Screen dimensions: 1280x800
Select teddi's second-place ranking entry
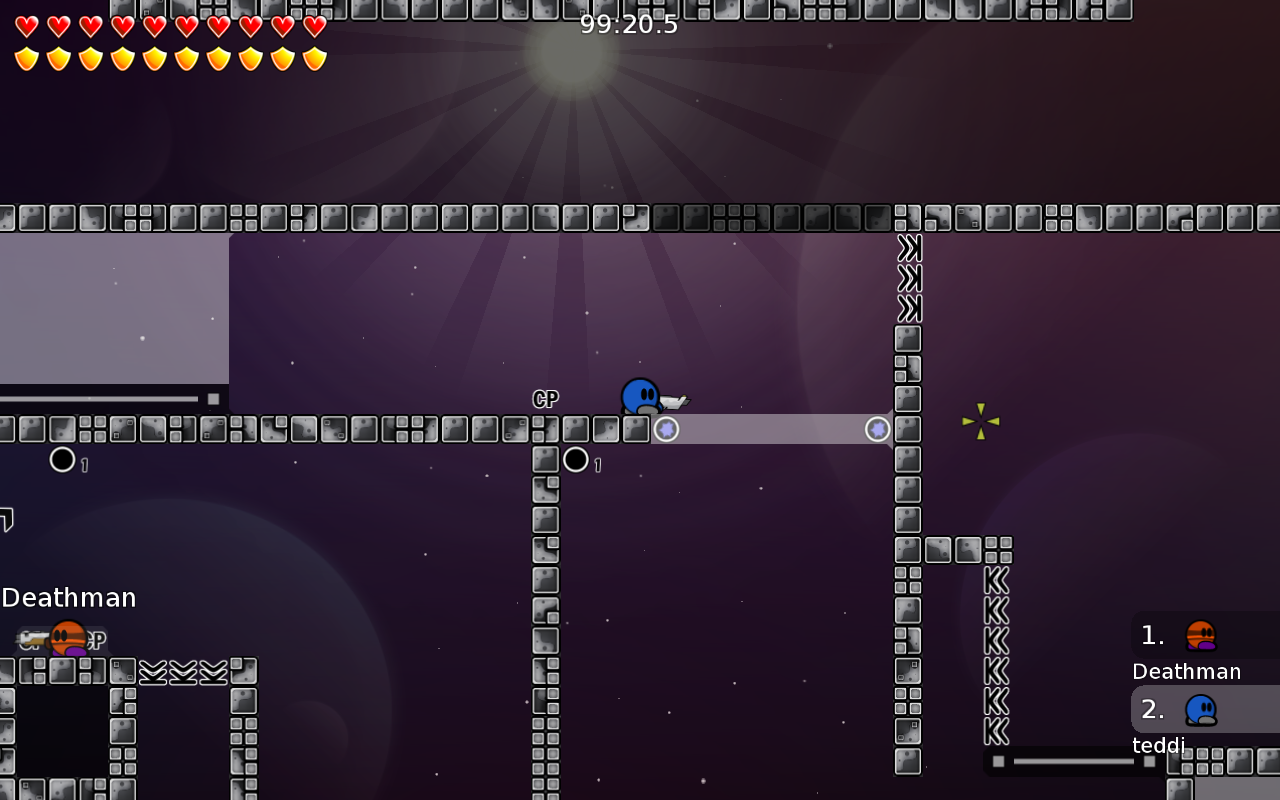coord(1200,710)
